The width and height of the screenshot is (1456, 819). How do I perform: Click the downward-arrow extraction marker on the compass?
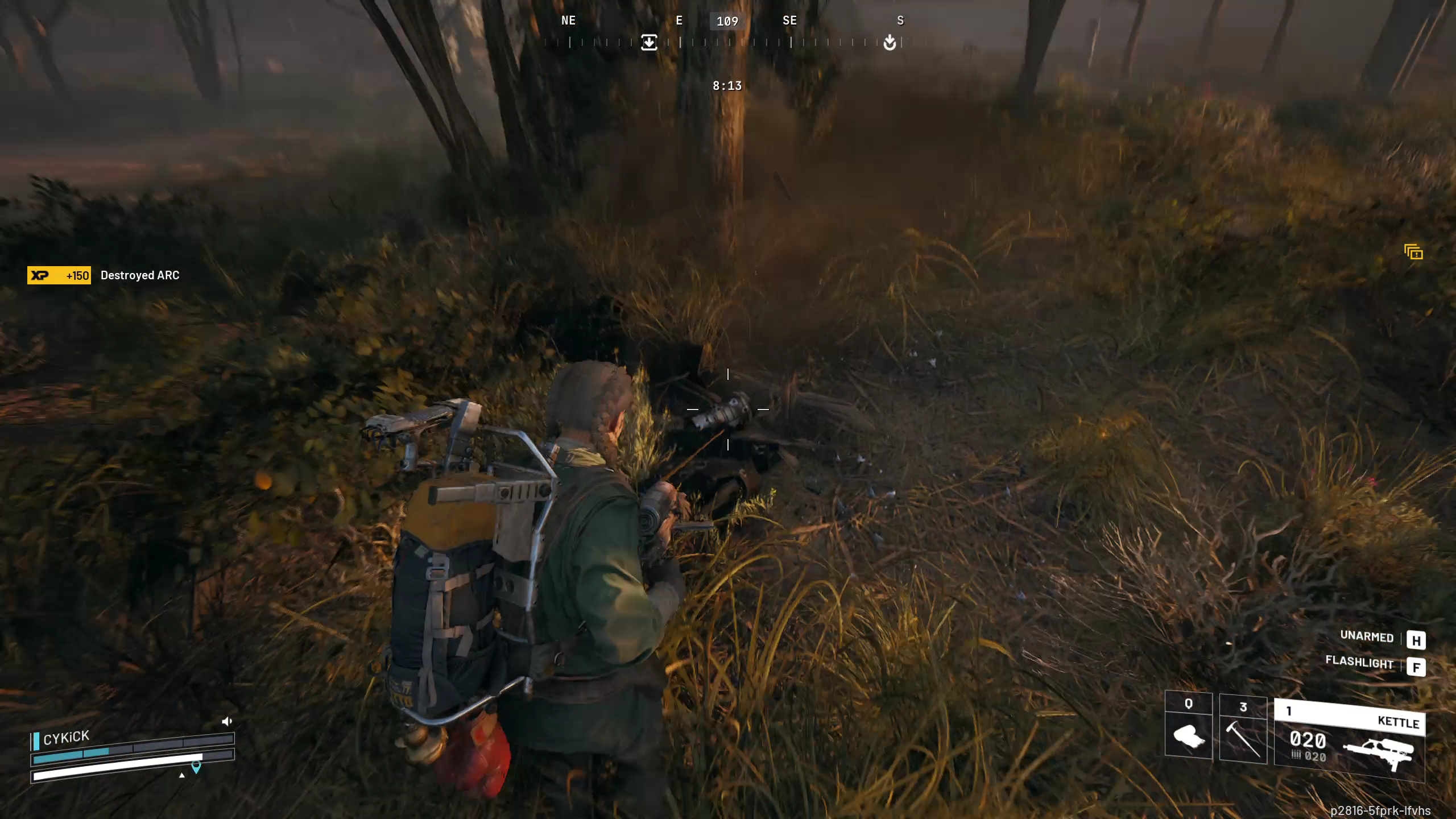(649, 43)
